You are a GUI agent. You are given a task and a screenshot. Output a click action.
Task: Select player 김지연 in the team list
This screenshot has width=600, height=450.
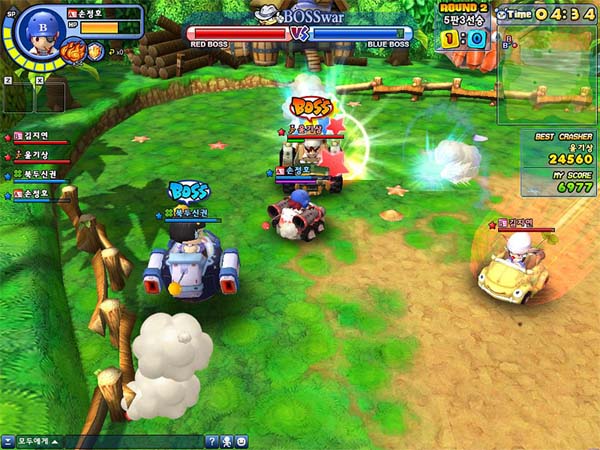(x=33, y=137)
